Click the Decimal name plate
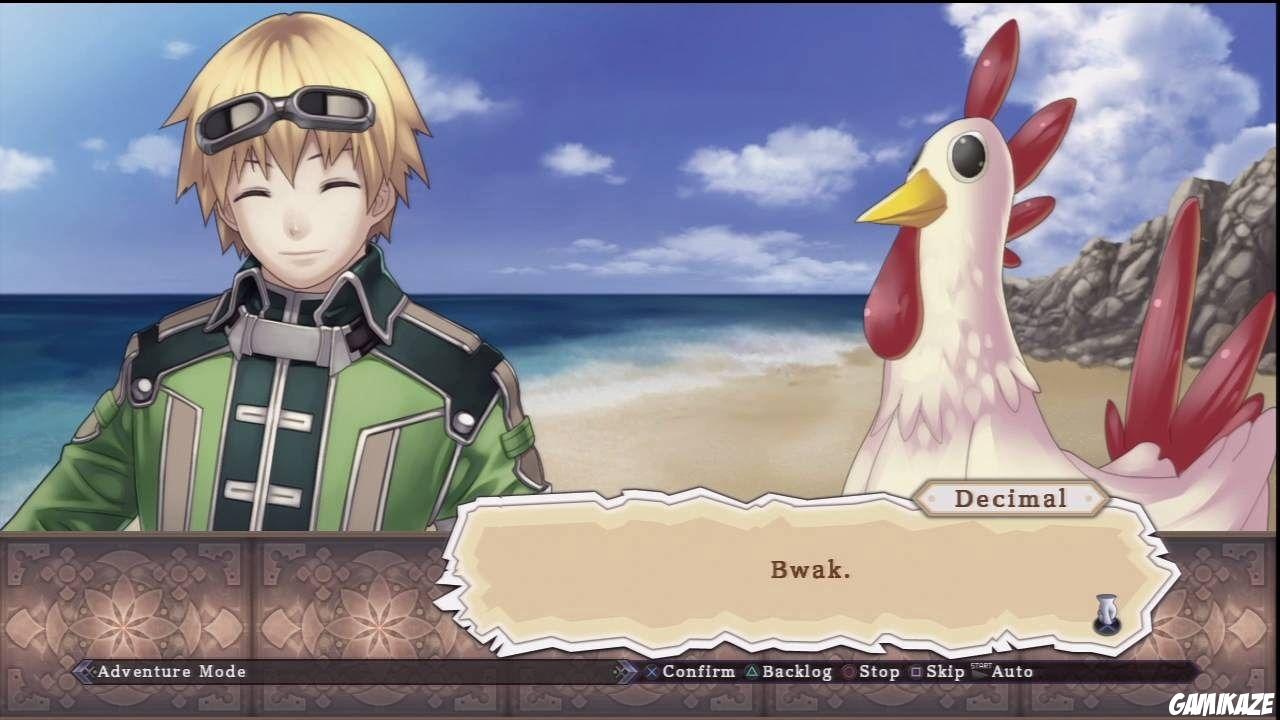1280x720 pixels. point(1012,498)
